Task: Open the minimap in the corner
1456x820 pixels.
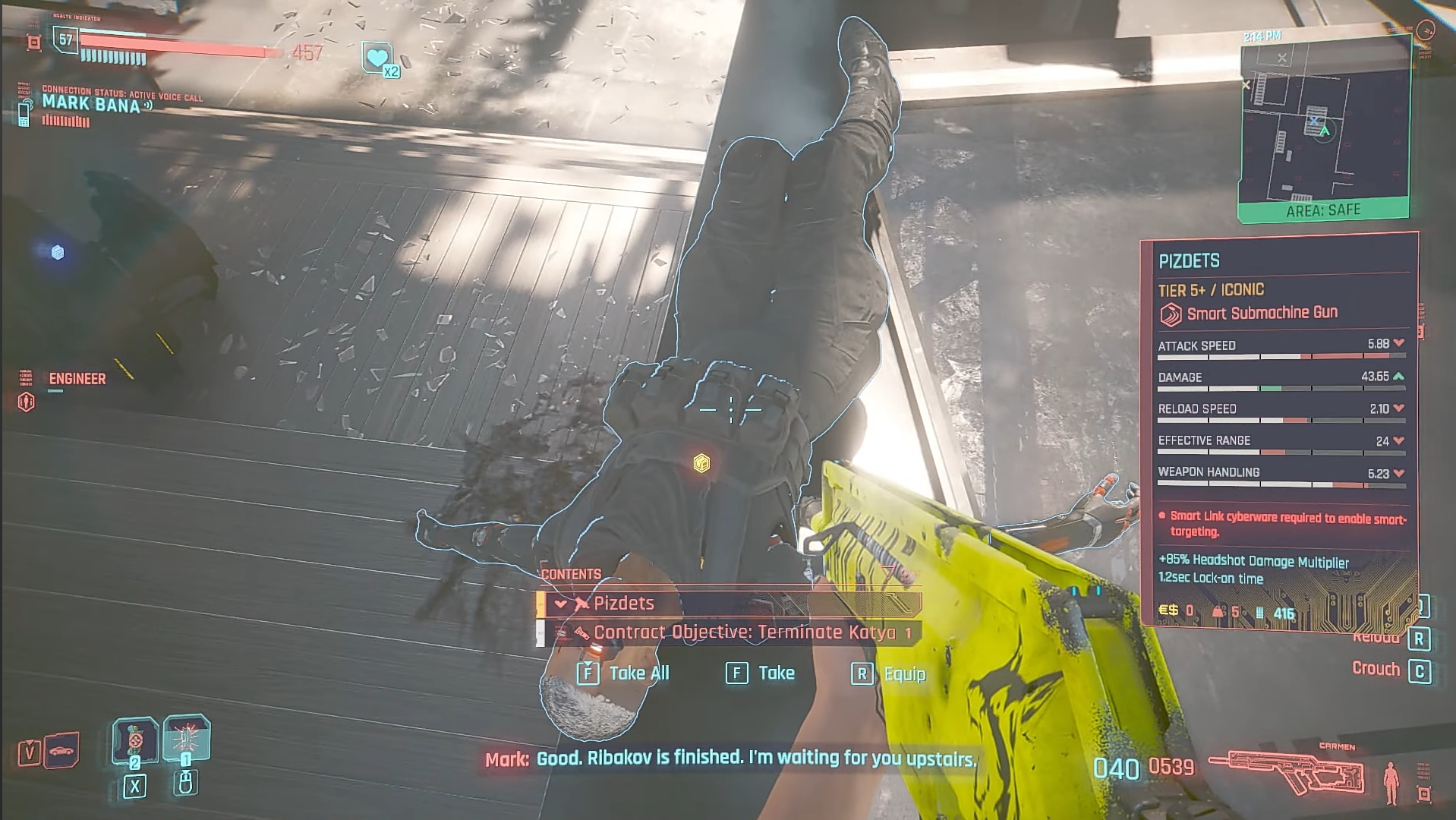Action: 1324,129
